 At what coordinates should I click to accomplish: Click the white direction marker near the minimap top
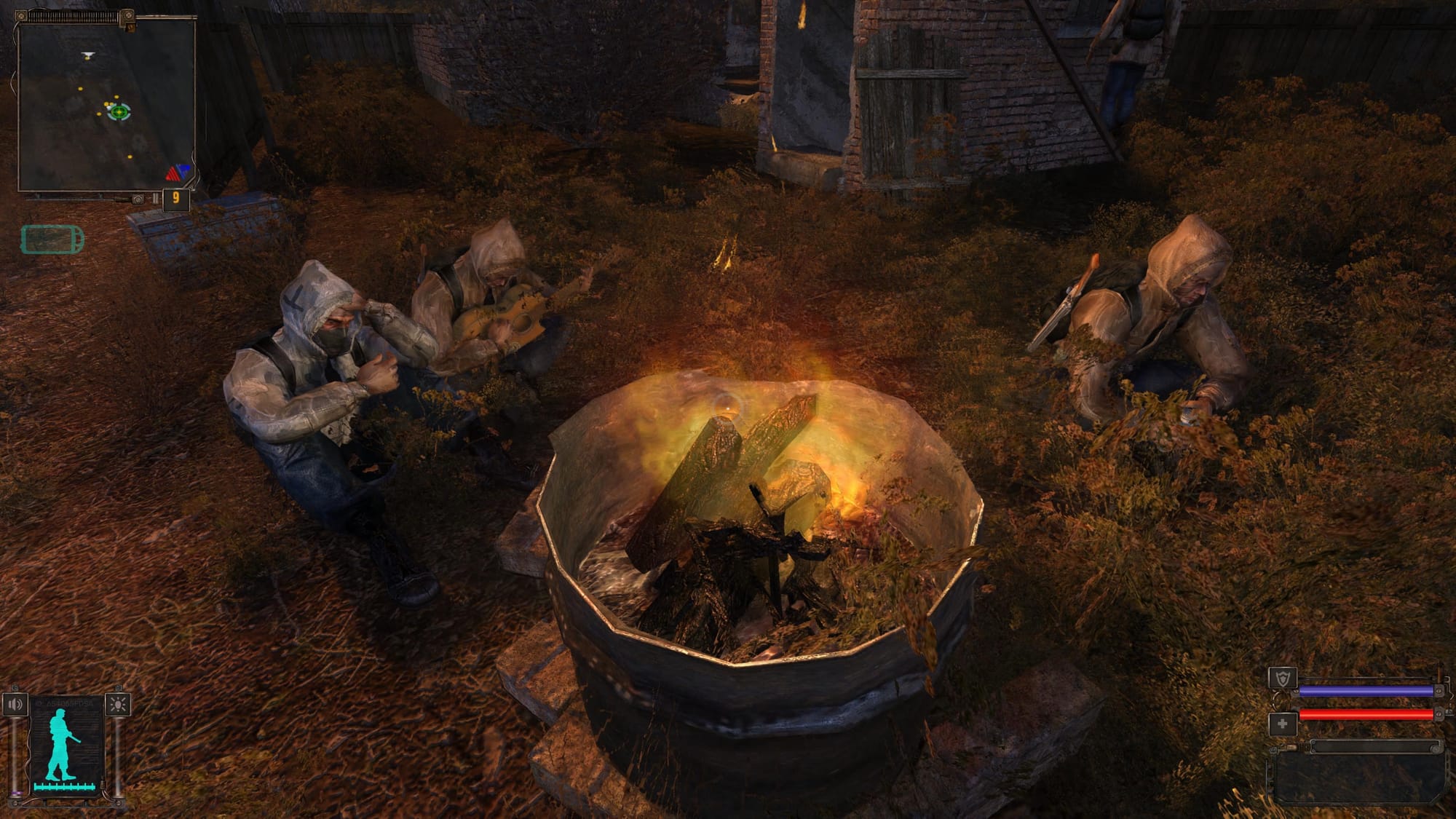87,53
